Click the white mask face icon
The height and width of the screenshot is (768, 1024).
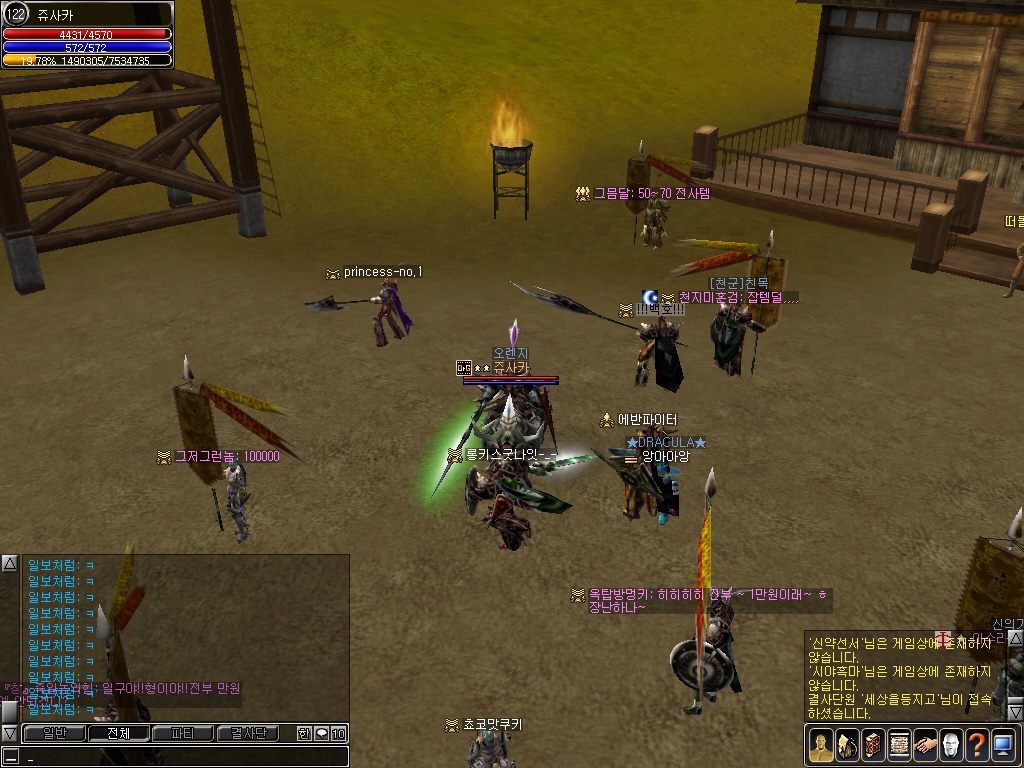click(951, 745)
